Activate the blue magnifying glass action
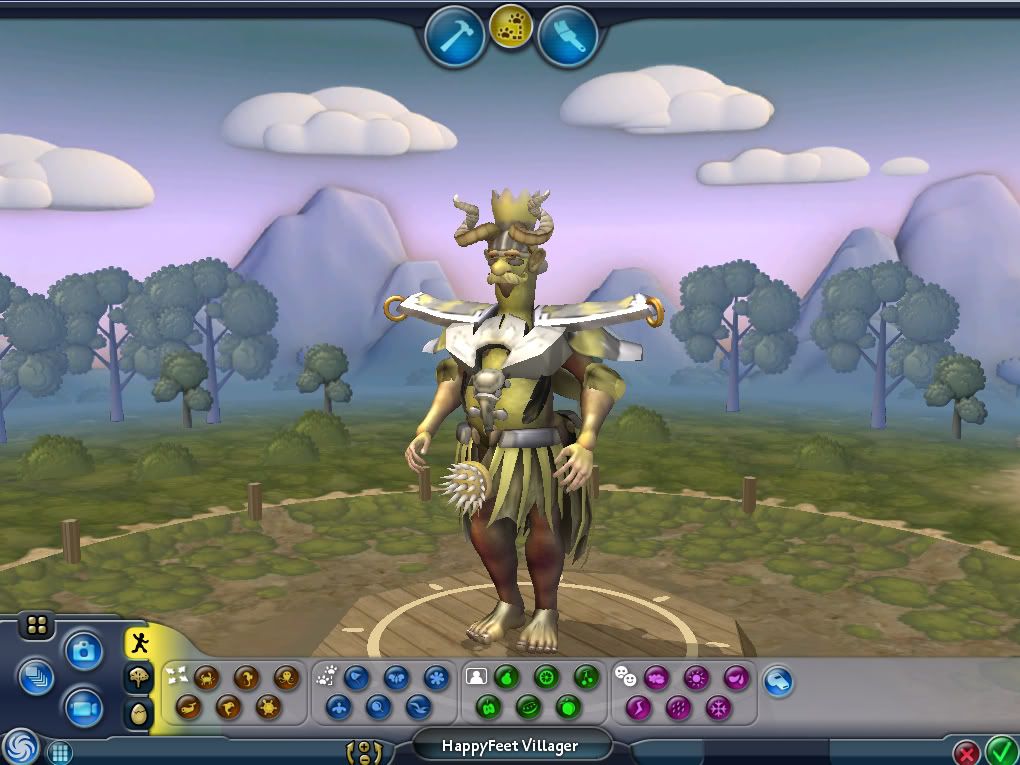 [379, 708]
